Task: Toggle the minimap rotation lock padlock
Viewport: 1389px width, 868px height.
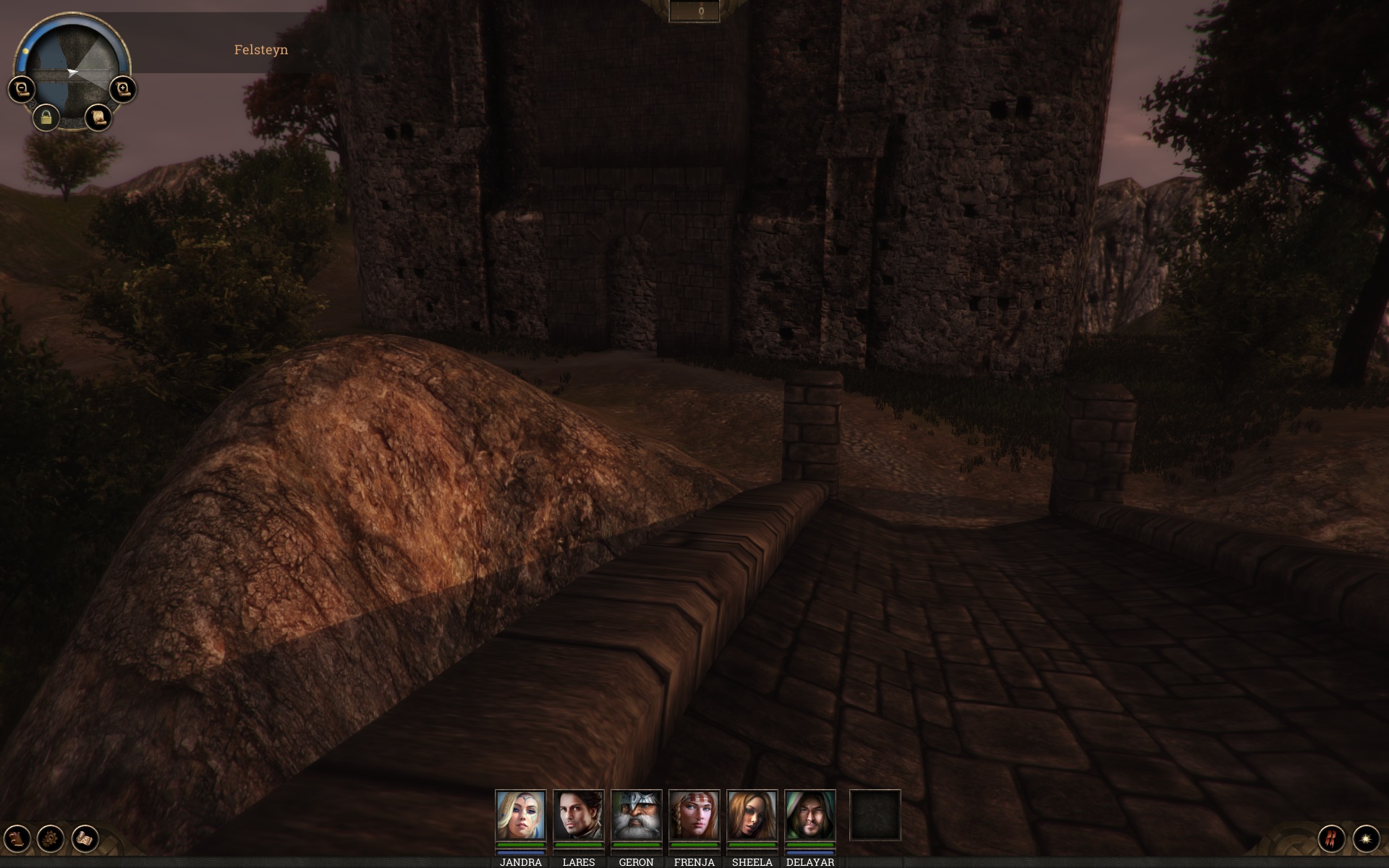Action: coord(48,116)
